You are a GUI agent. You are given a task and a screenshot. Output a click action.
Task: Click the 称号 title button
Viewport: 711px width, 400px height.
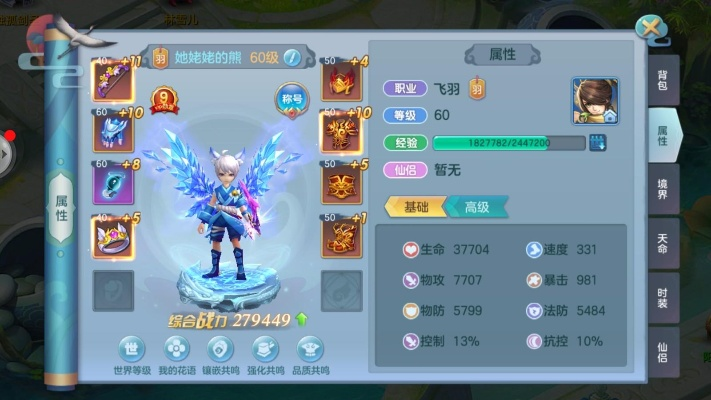[291, 100]
